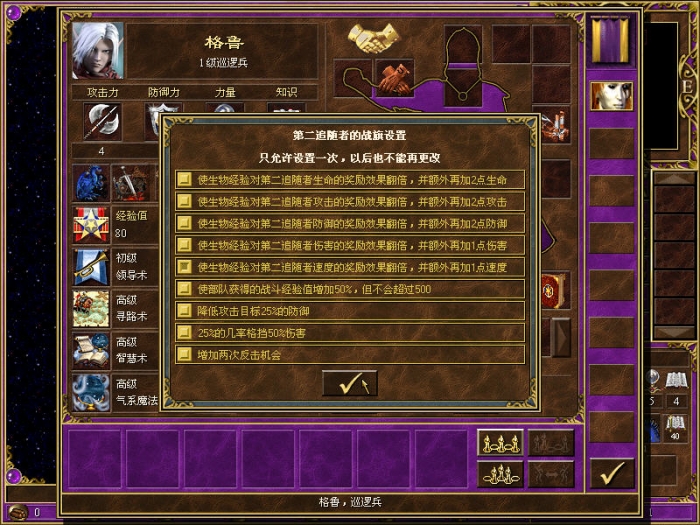Confirm the banner settings dialog checkmark
Screen dimensions: 700x525
349,383
